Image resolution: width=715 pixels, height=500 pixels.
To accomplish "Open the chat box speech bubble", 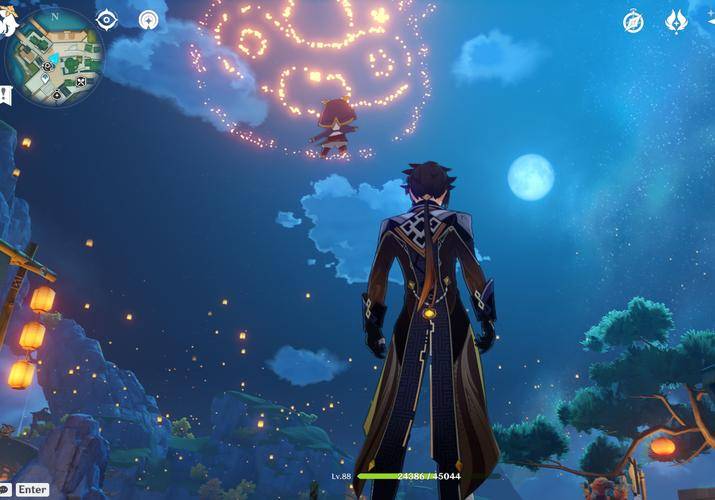I will [x=5, y=489].
